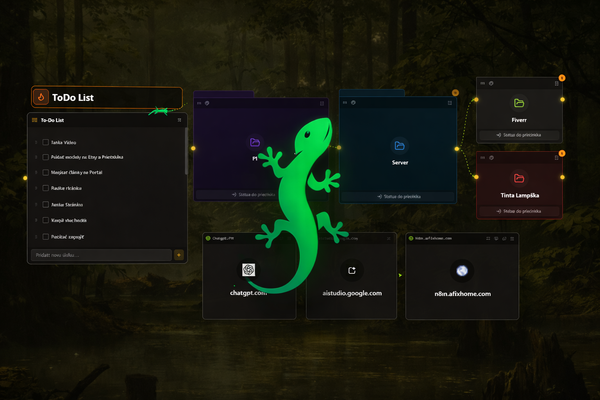Tick the "Pridať excécly na Etsy" task checkbox
The width and height of the screenshot is (600, 400).
(46, 157)
